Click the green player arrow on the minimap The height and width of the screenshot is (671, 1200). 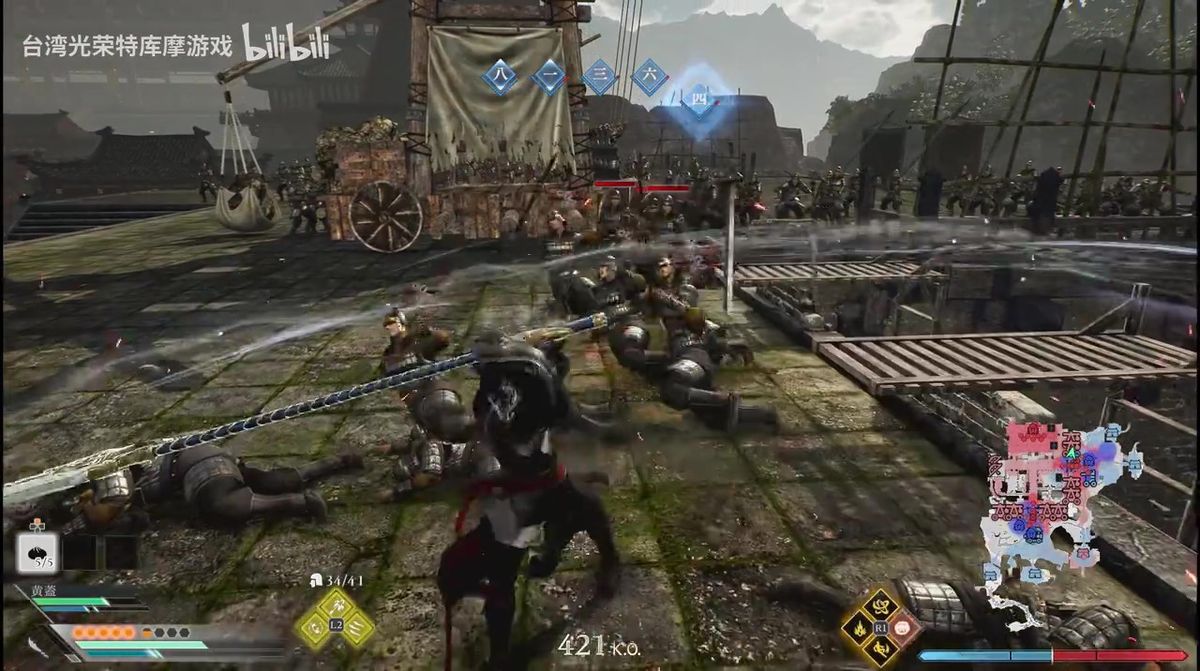1071,452
